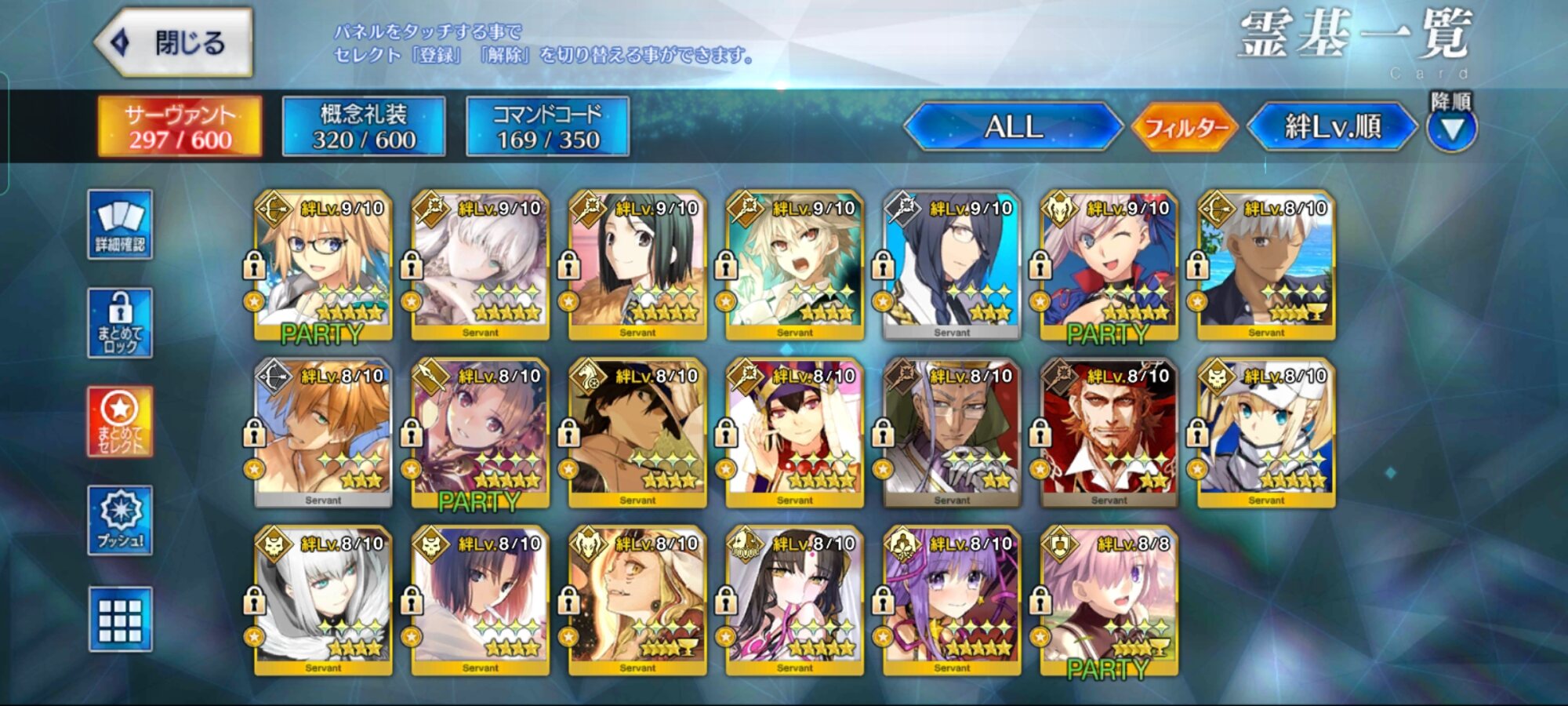Switch to the 概念礼装 tab

point(364,127)
